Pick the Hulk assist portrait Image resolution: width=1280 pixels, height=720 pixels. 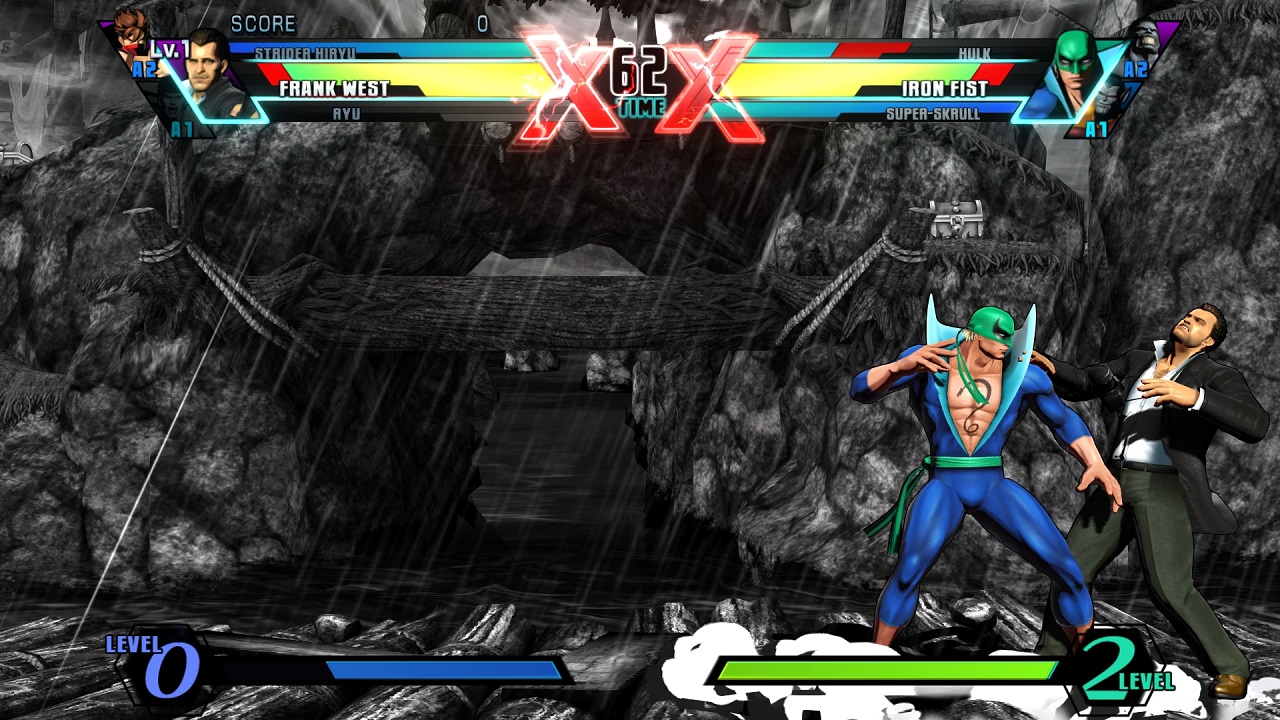[x=1146, y=38]
